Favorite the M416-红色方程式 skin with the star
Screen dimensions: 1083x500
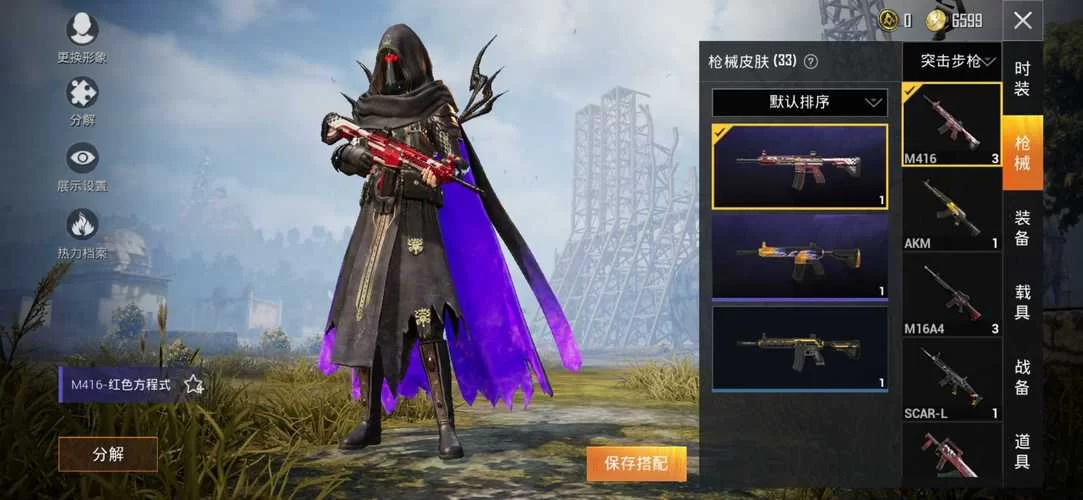pyautogui.click(x=194, y=384)
